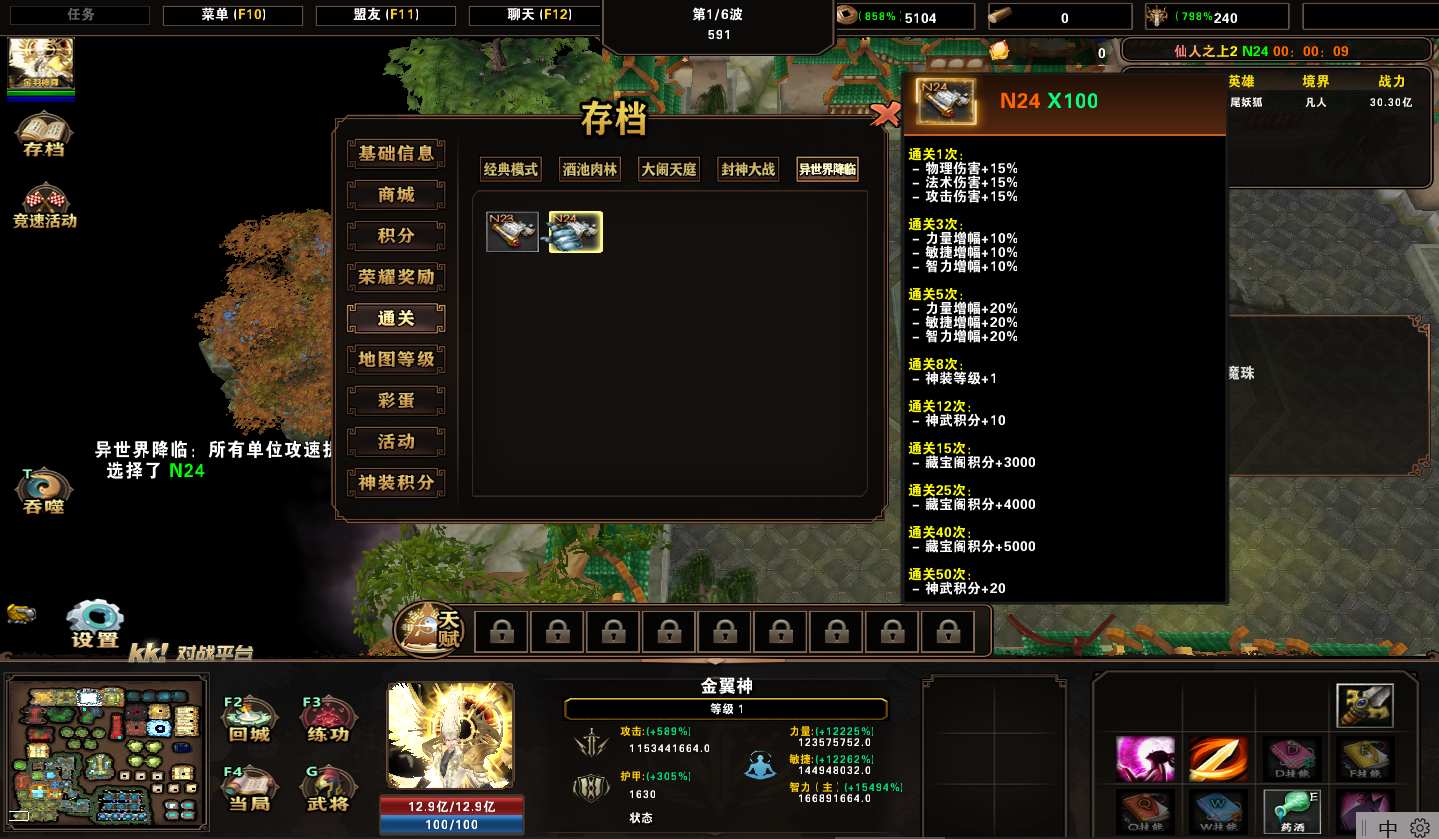The image size is (1439, 839).
Task: Switch to the 封神大战 mode tab
Action: point(748,170)
